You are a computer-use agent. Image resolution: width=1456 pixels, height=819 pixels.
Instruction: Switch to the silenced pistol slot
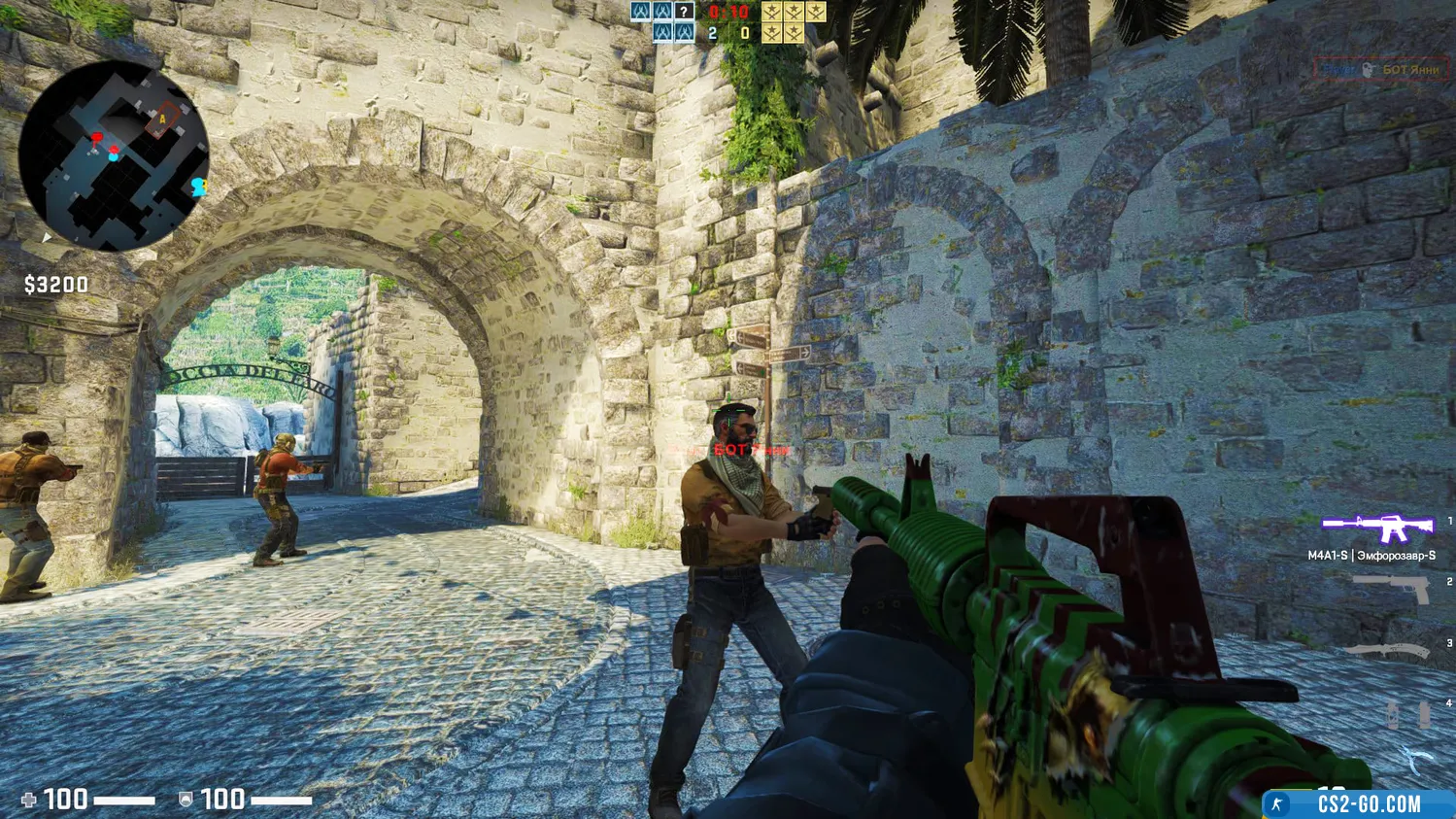(1391, 587)
